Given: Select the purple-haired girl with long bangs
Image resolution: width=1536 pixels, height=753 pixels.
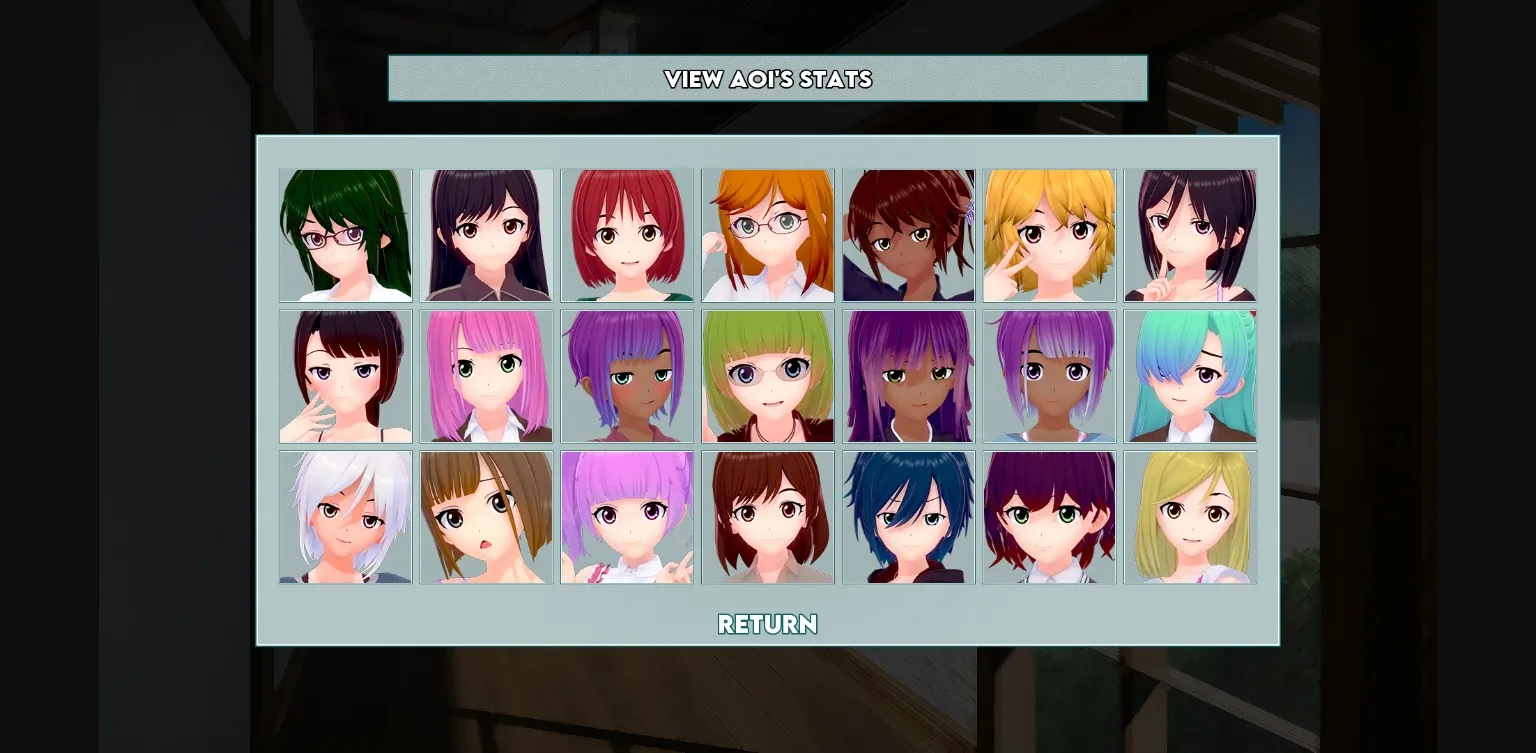Looking at the screenshot, I should point(908,376).
